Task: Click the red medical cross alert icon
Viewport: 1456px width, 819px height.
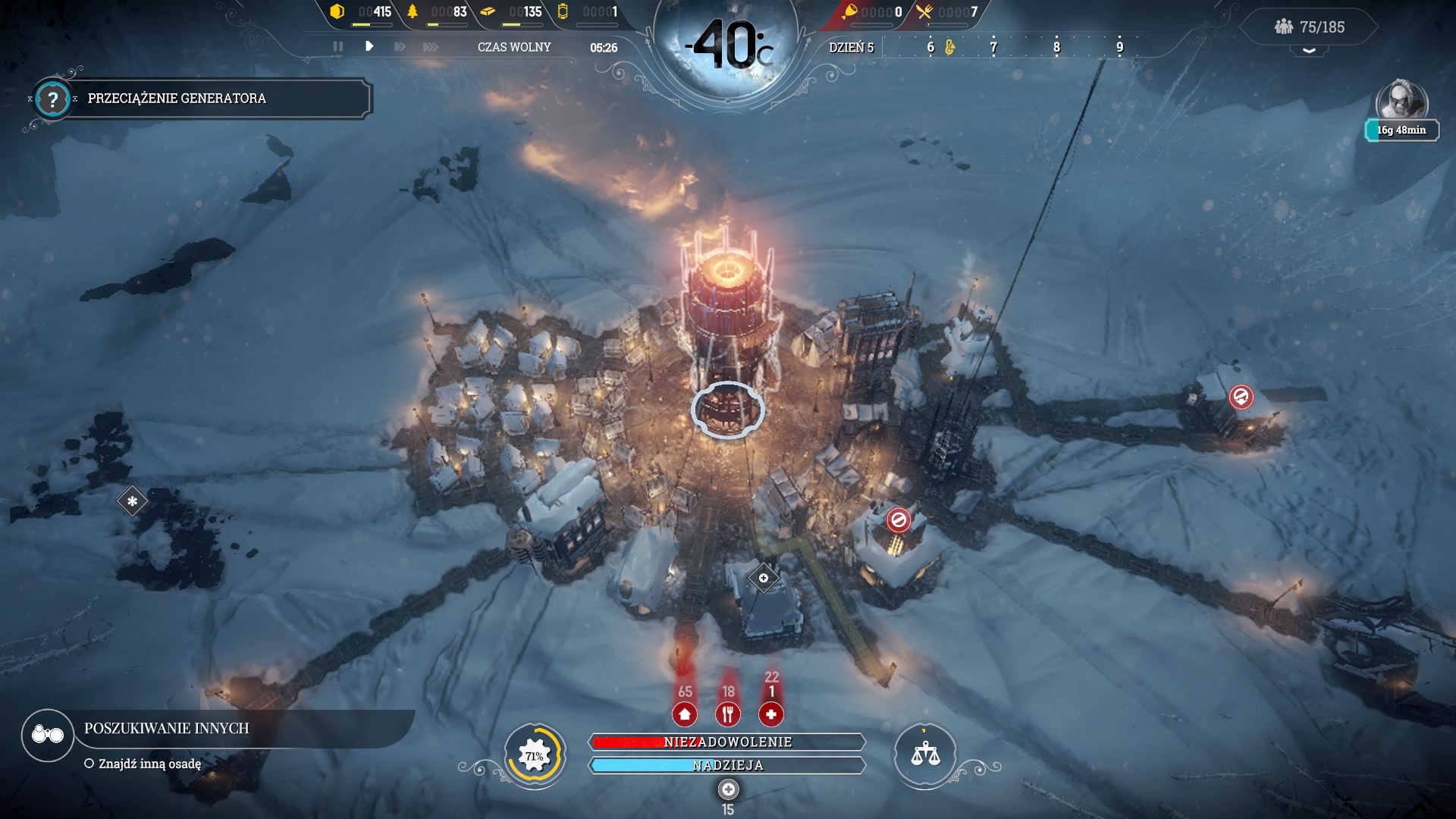Action: point(770,713)
